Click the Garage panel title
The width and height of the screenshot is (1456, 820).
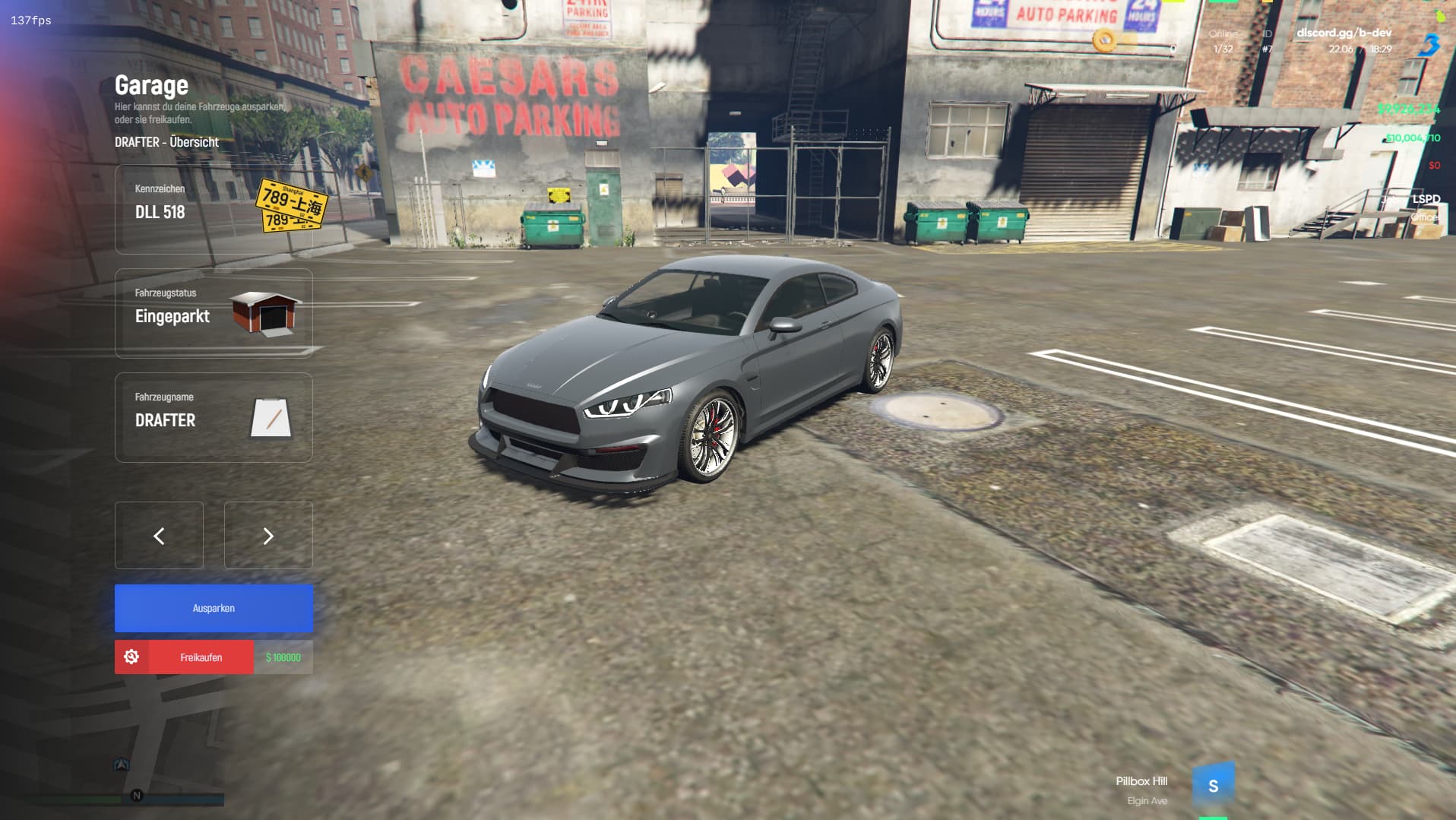[150, 85]
